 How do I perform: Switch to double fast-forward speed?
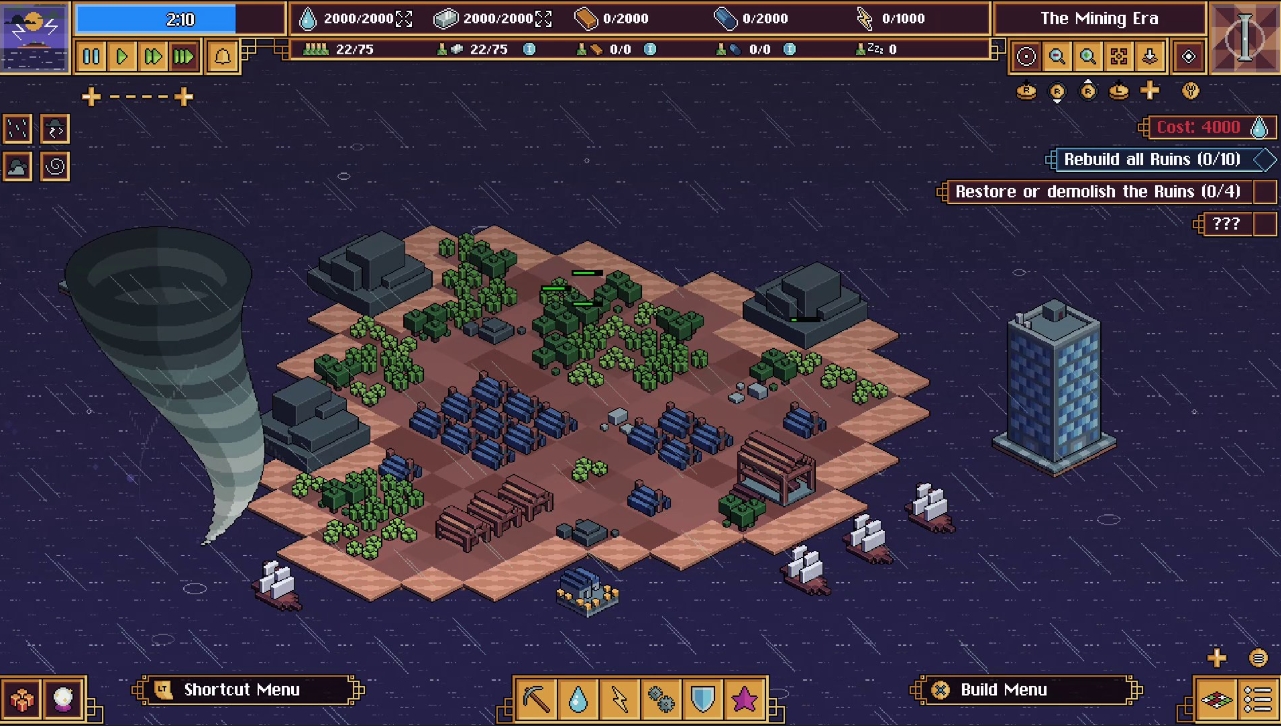pos(153,57)
